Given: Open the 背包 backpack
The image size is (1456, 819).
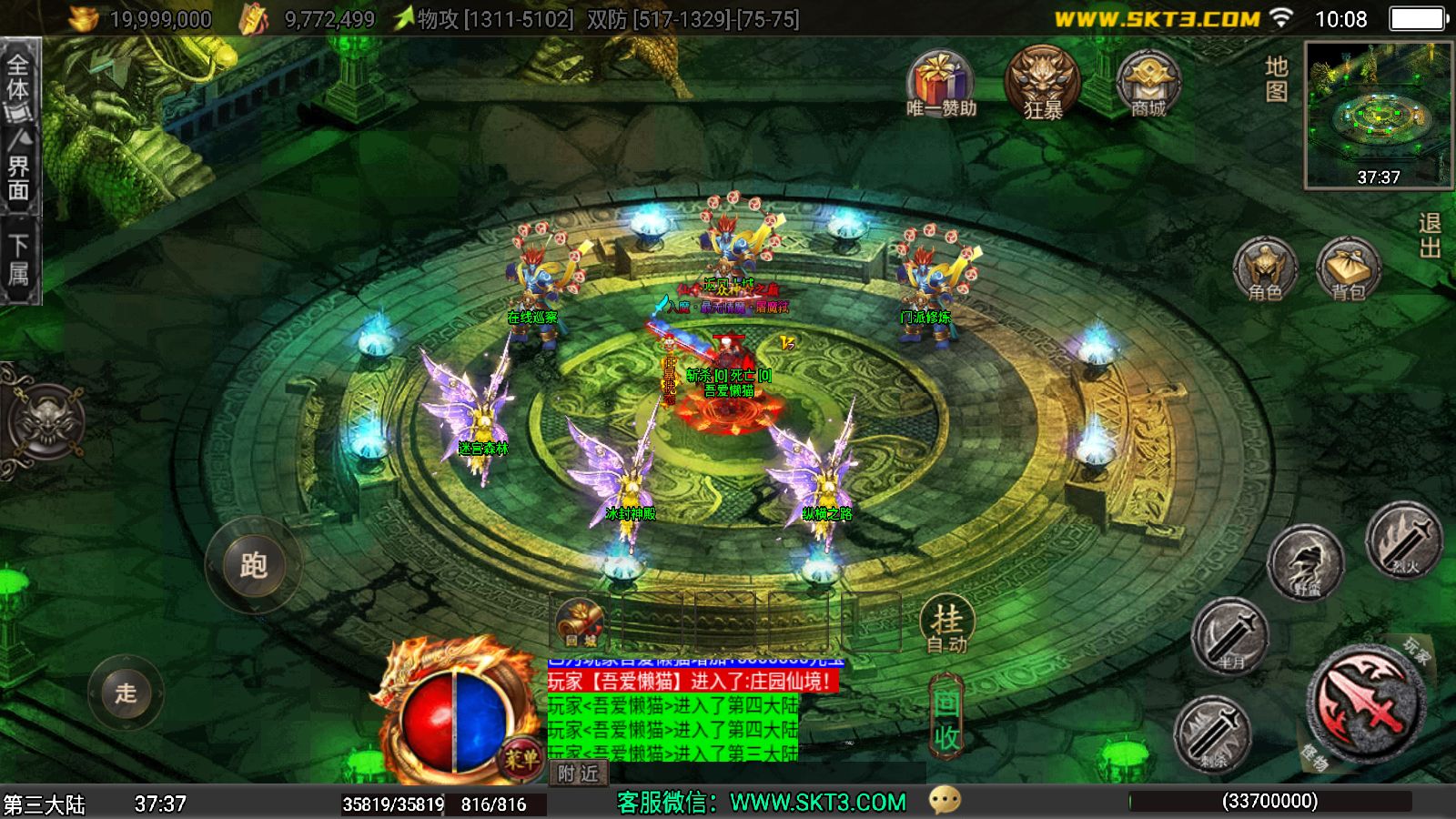Looking at the screenshot, I should 1348,269.
